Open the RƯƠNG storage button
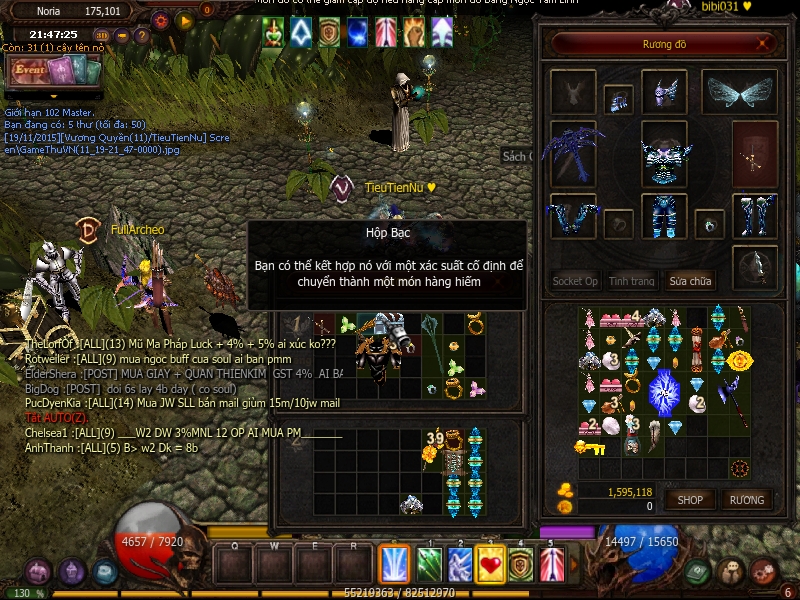This screenshot has width=800, height=600. click(746, 499)
